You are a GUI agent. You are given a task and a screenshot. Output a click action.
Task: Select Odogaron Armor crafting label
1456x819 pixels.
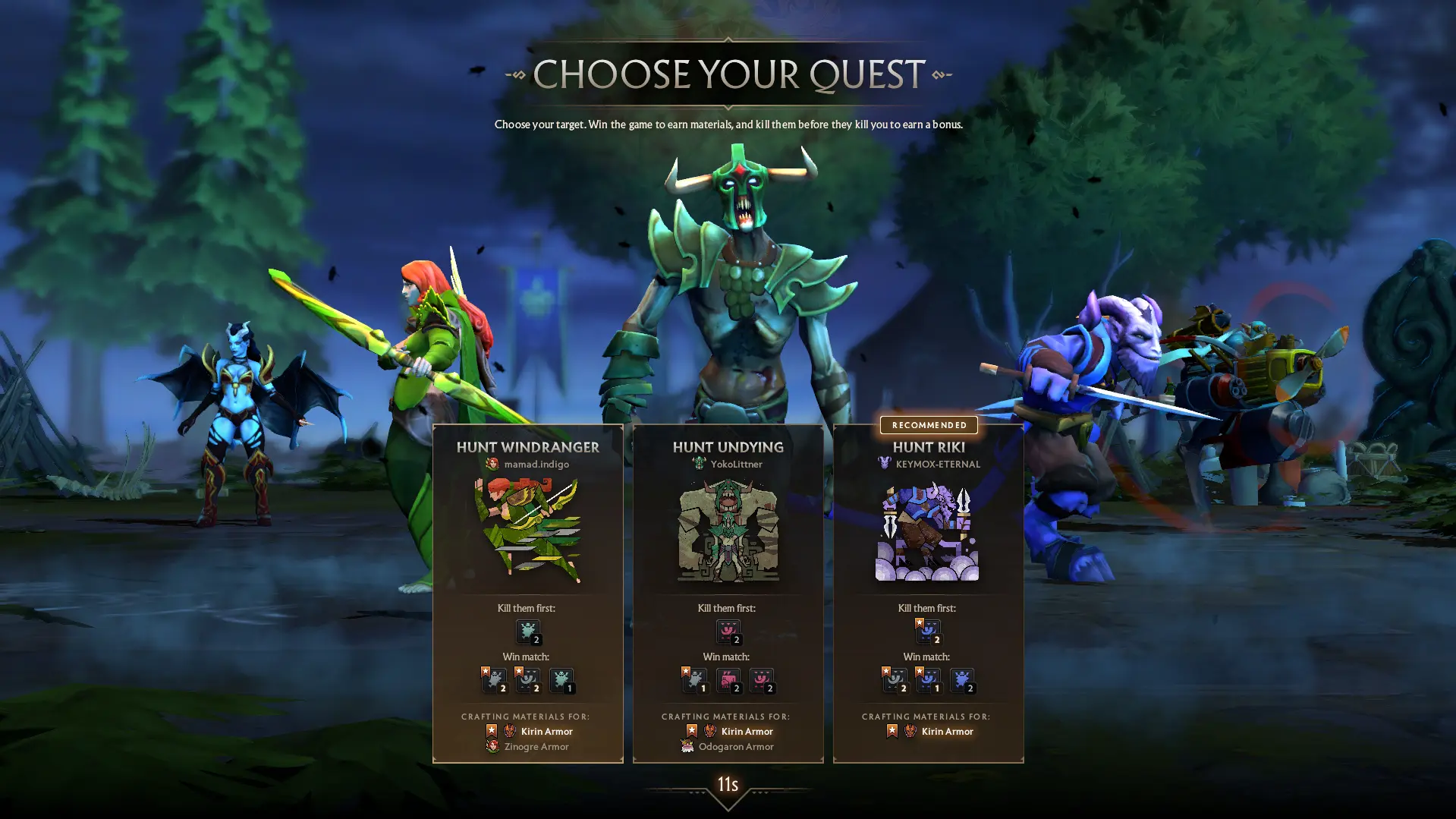[735, 747]
